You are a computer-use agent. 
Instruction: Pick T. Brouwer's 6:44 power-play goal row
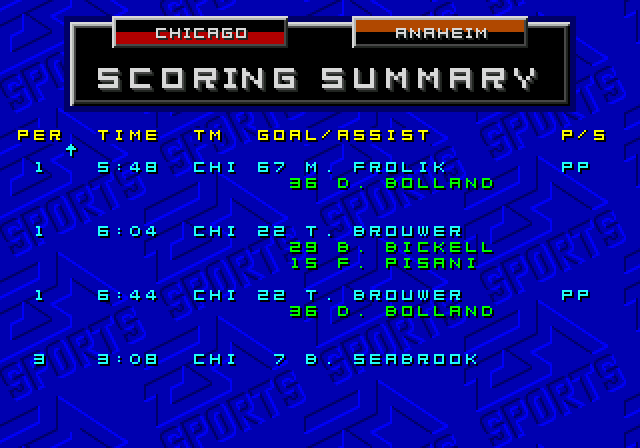(x=322, y=295)
